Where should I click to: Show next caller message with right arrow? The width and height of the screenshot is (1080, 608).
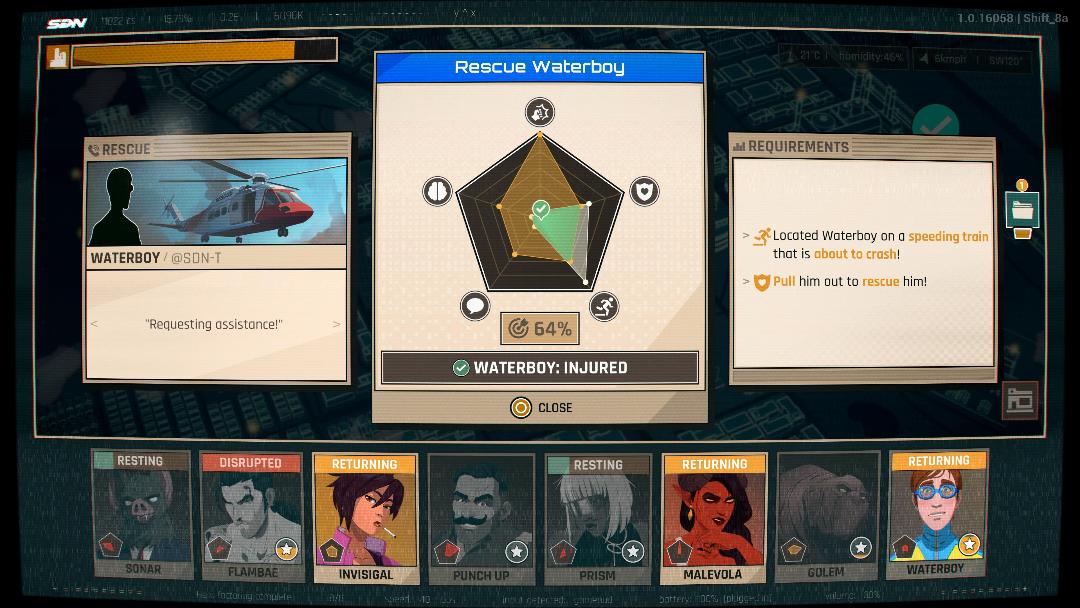pyautogui.click(x=336, y=324)
